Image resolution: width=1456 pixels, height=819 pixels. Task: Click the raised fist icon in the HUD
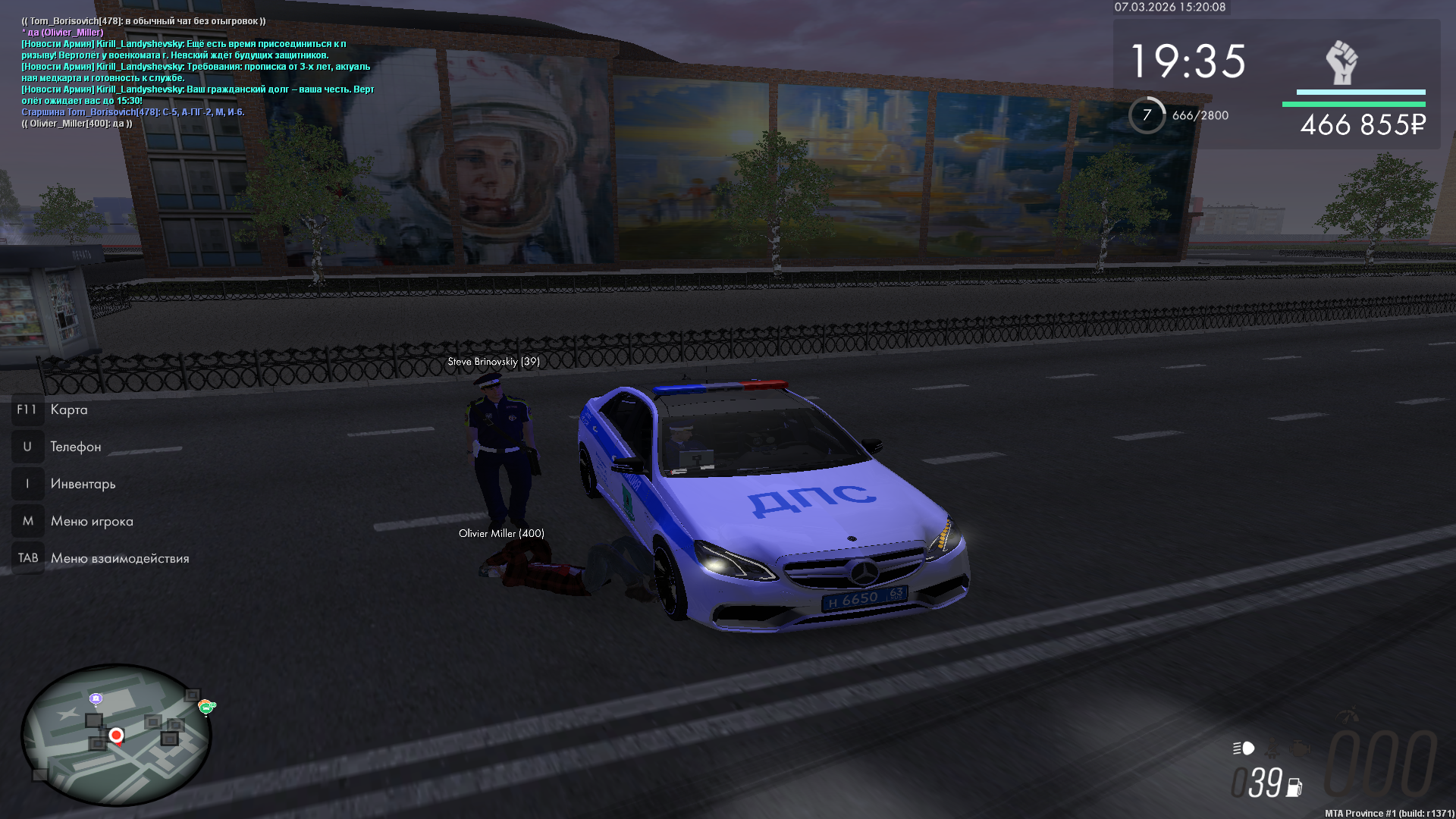[x=1341, y=63]
